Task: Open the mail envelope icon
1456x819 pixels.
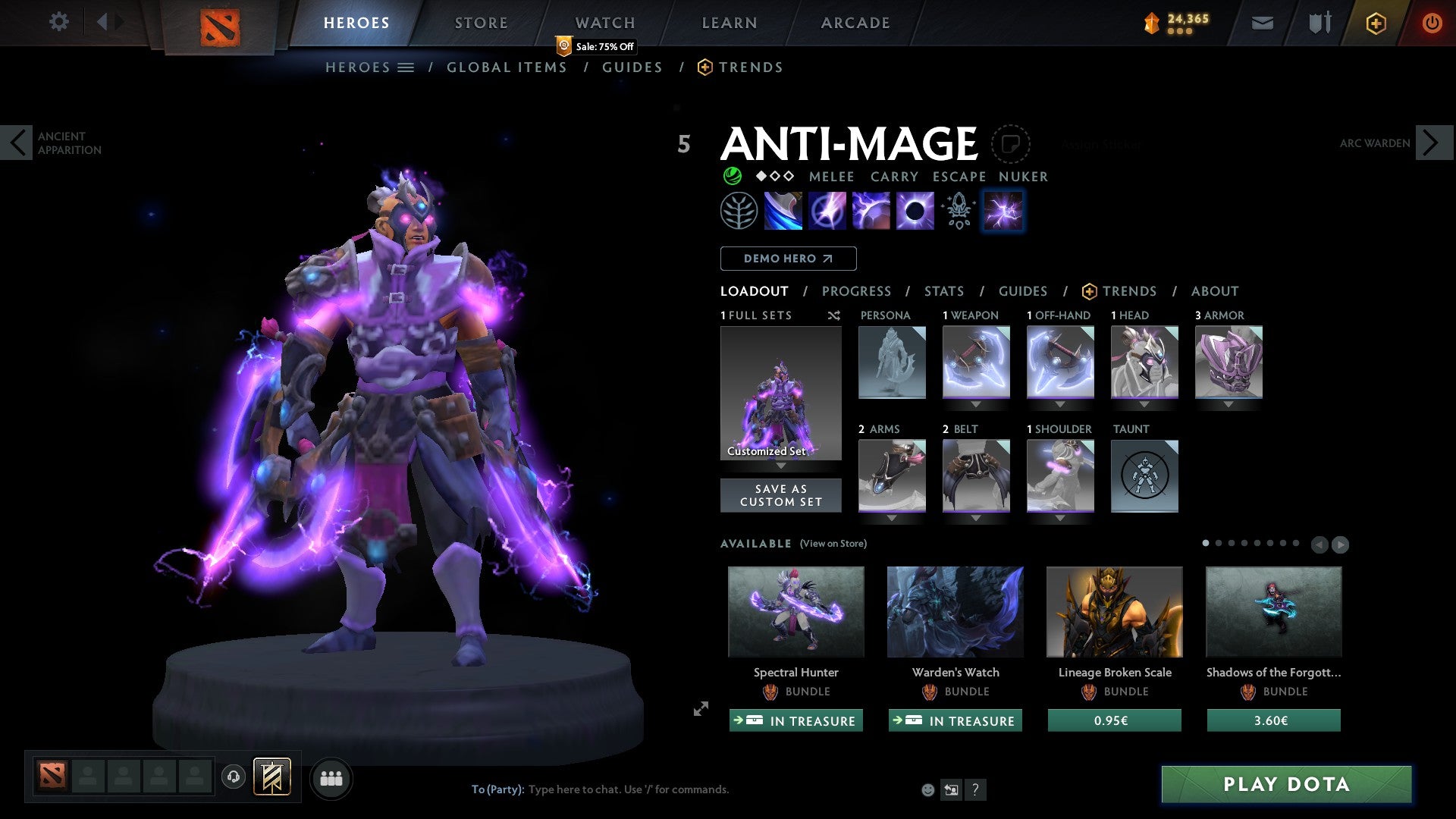Action: [1262, 23]
